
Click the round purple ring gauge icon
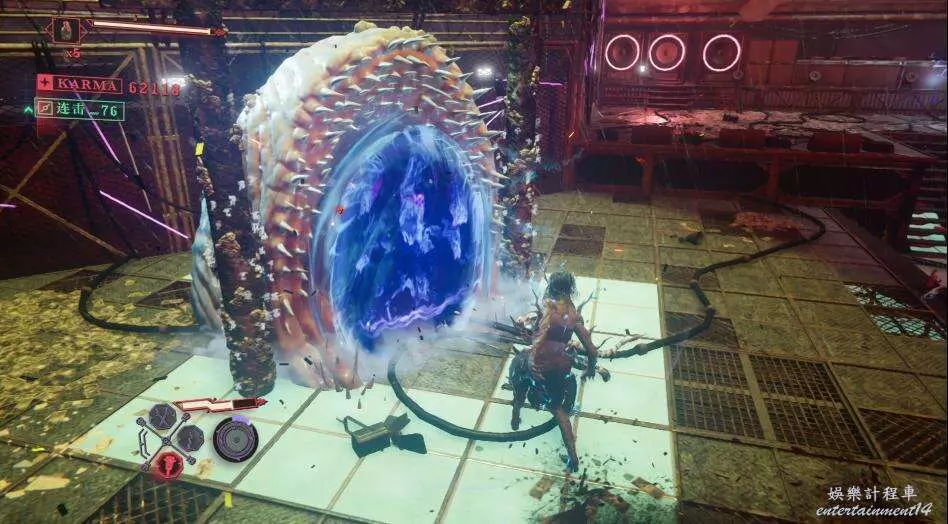[x=235, y=439]
